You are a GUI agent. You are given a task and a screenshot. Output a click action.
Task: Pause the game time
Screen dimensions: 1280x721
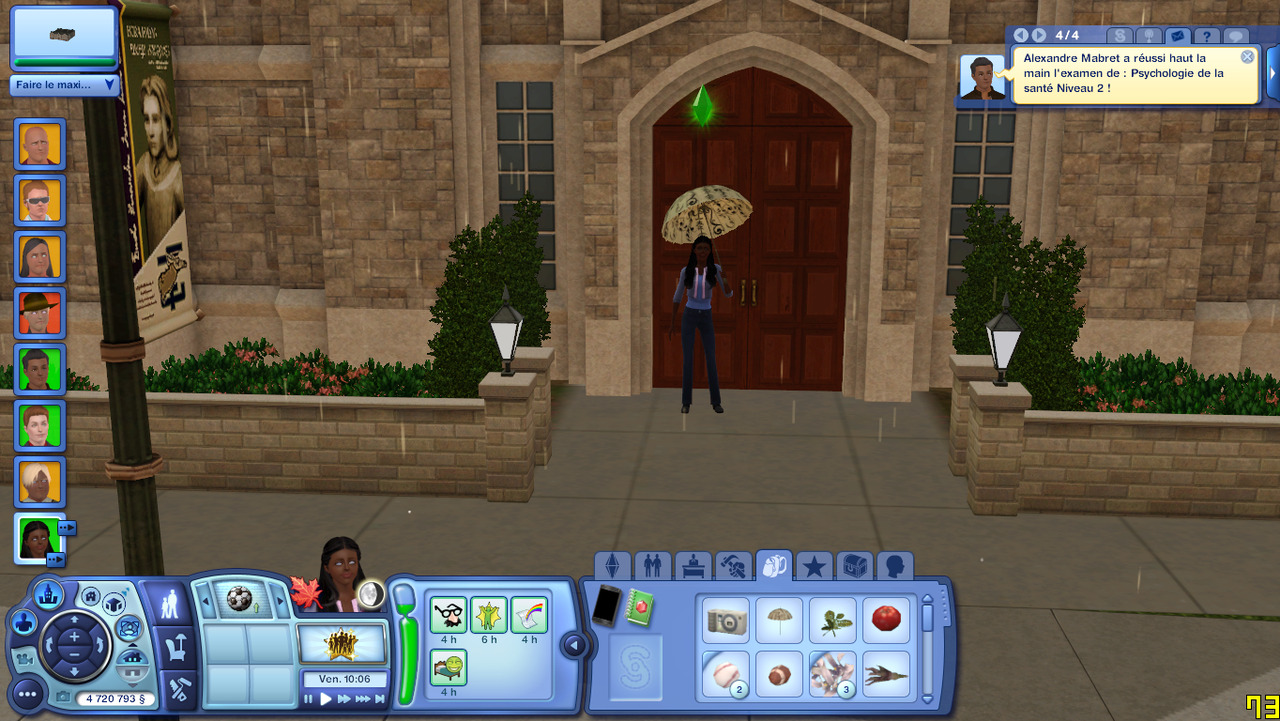(x=309, y=700)
